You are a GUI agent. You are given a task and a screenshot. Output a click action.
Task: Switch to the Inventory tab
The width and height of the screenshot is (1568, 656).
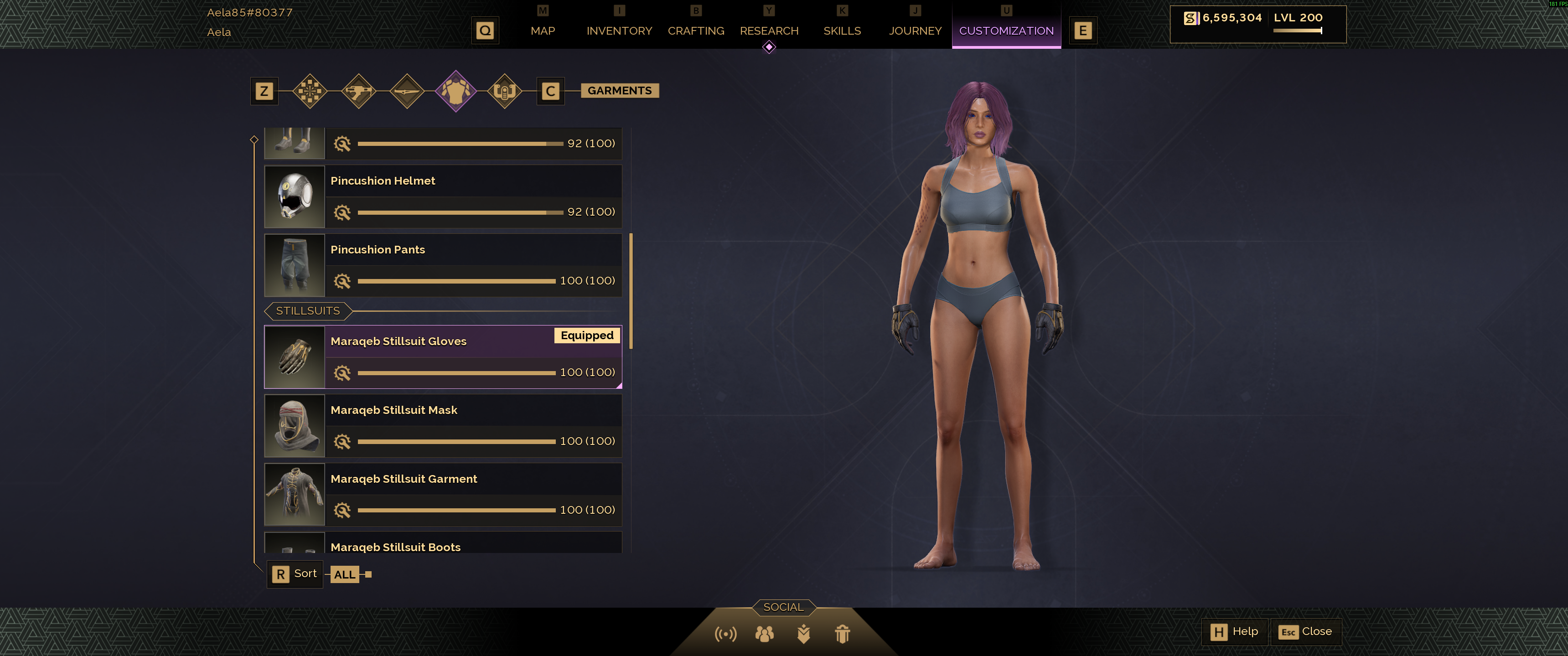(619, 31)
